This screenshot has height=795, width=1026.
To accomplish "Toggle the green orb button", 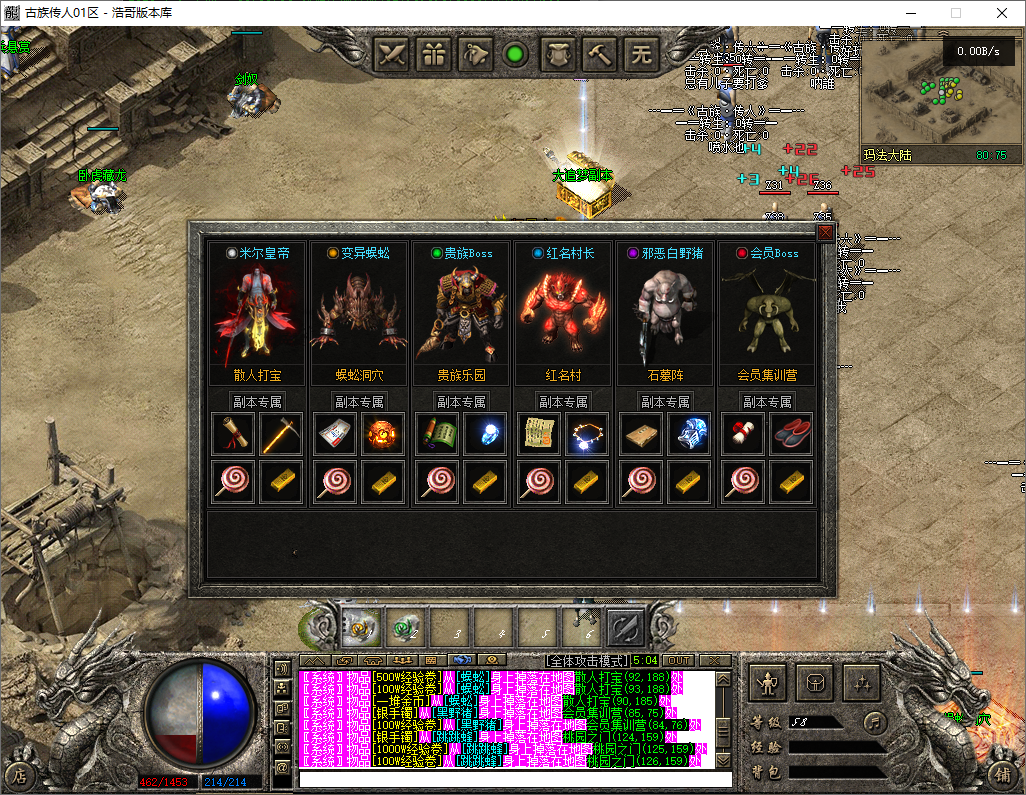I will coord(516,54).
